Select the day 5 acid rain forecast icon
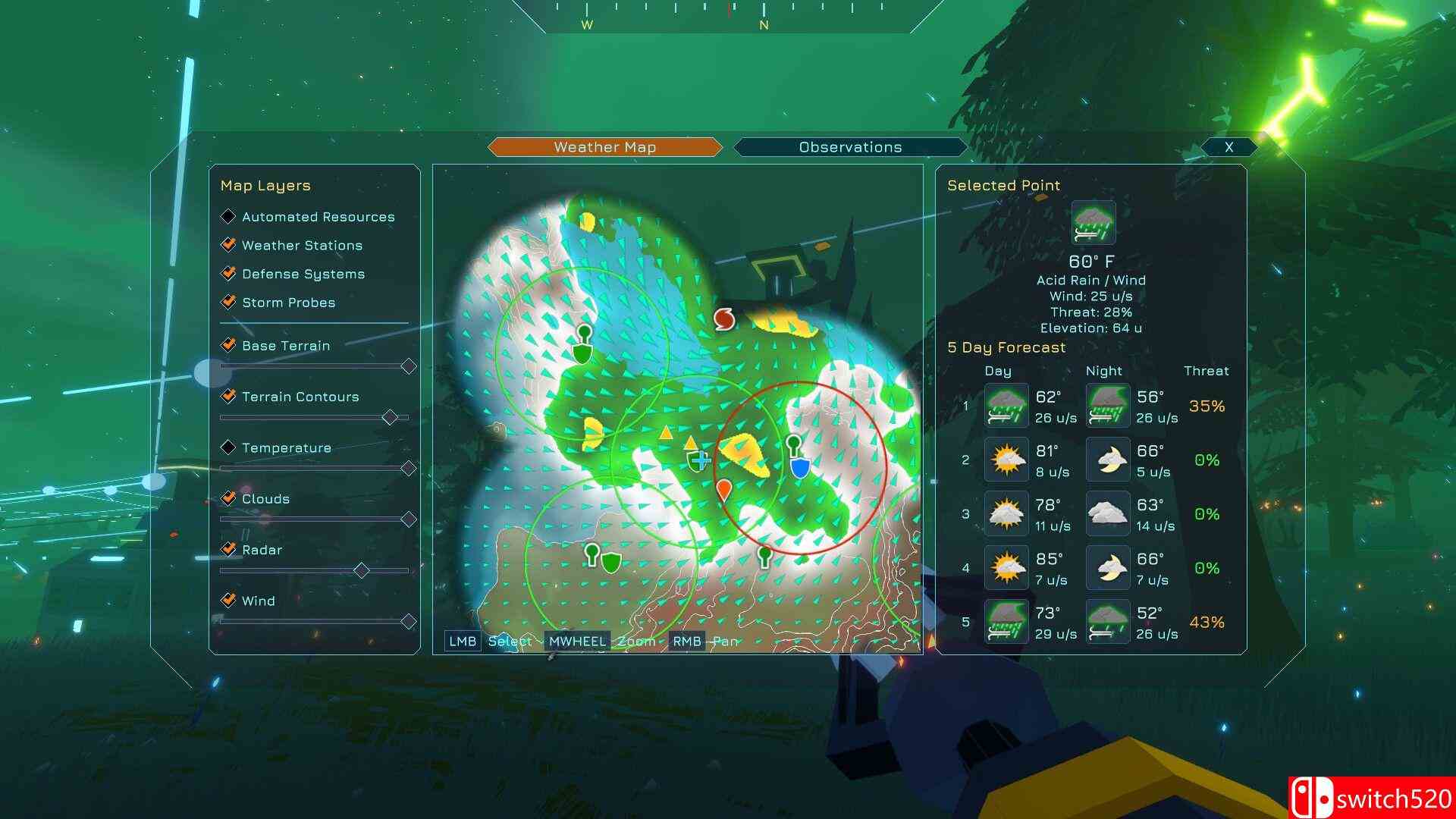1456x819 pixels. [x=1006, y=621]
